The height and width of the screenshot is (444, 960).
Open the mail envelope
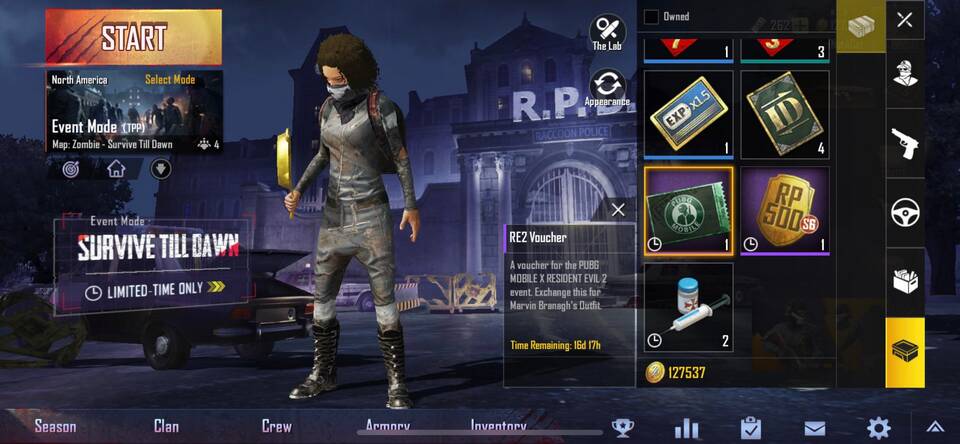point(814,429)
